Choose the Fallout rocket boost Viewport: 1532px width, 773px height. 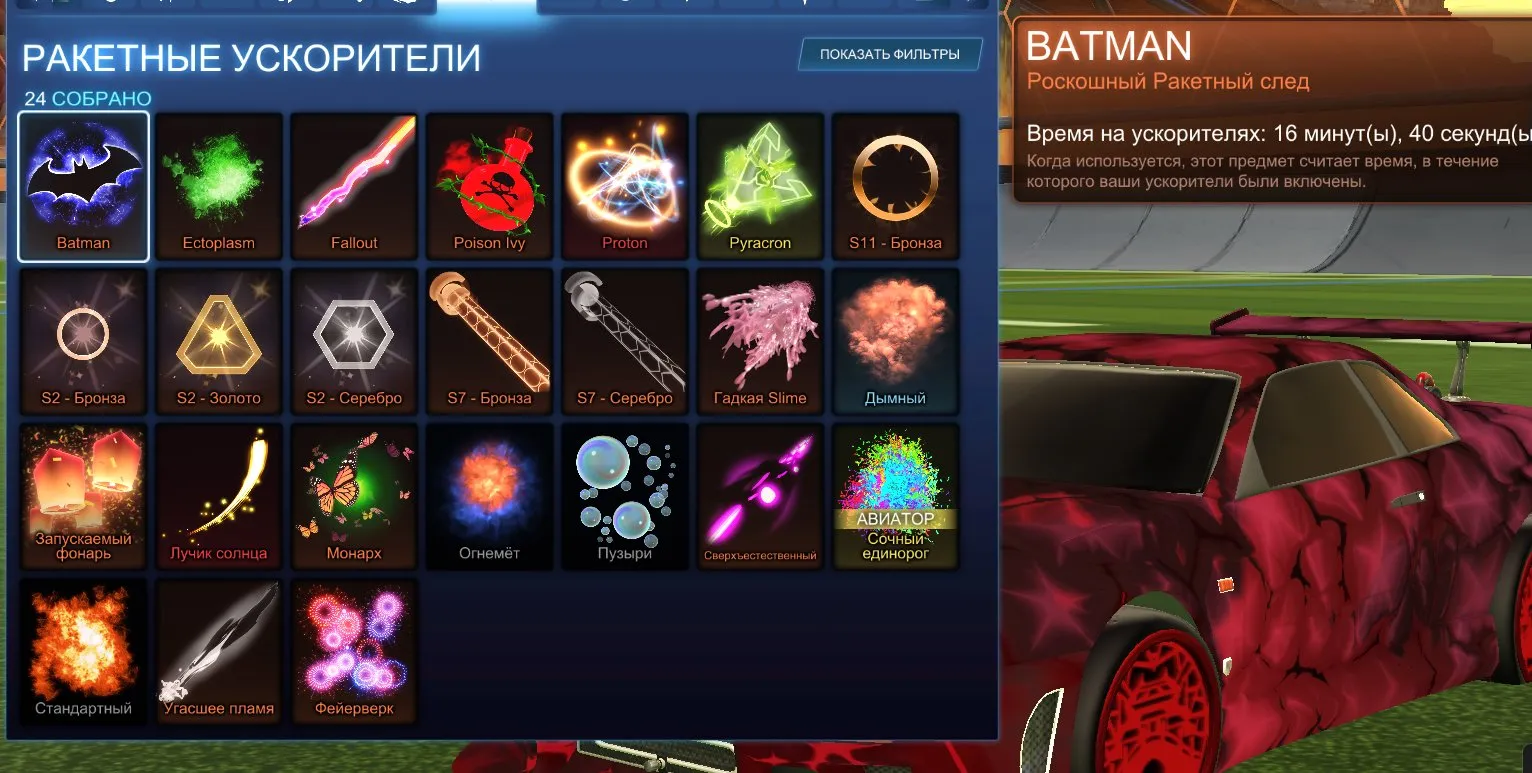(x=354, y=186)
